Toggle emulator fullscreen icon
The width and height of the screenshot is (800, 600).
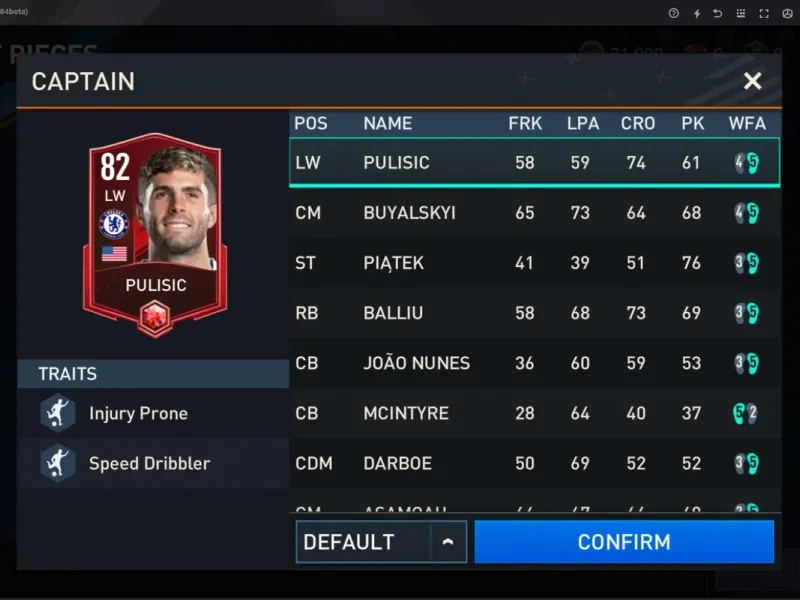click(x=764, y=13)
